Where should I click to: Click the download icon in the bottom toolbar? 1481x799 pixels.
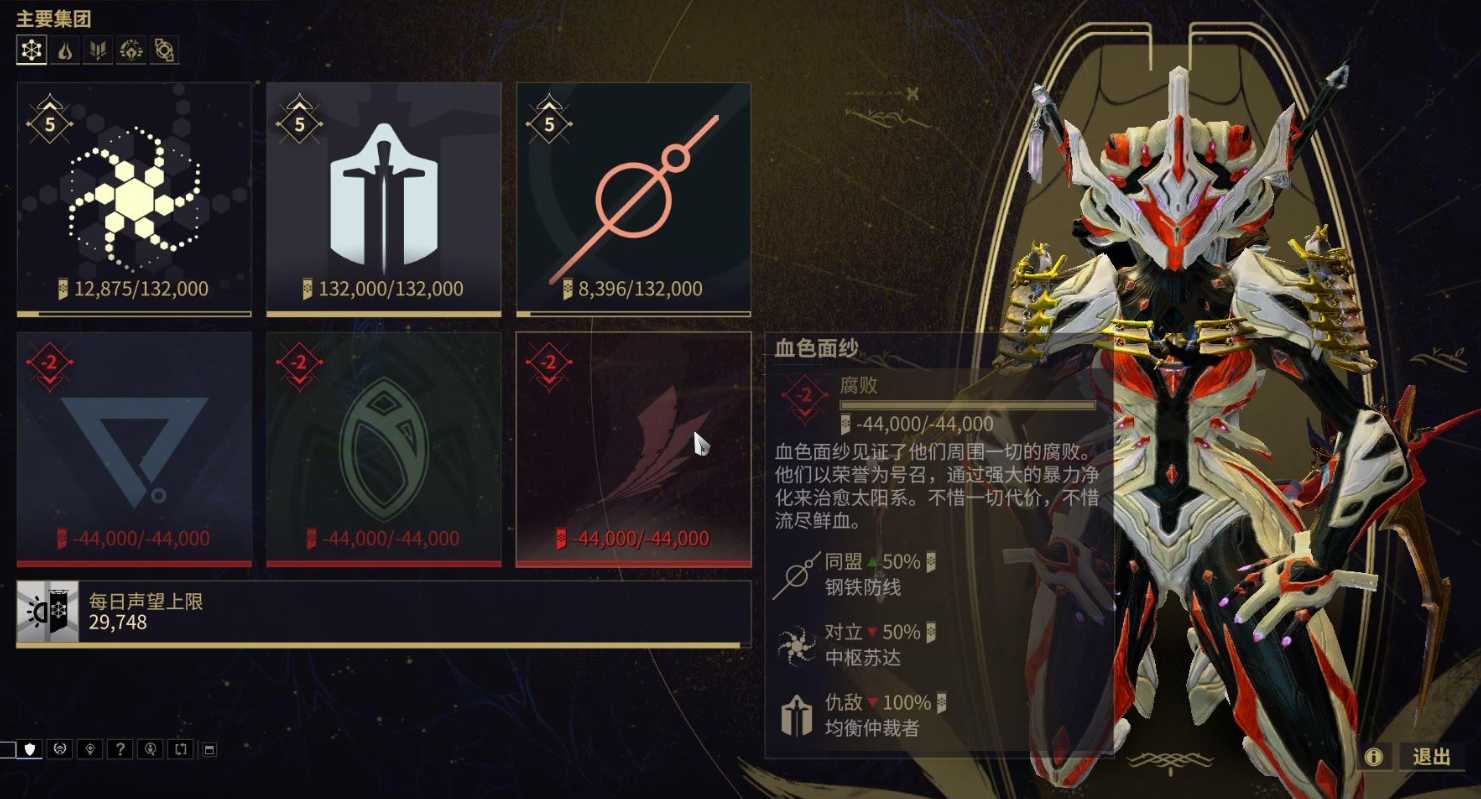(150, 748)
